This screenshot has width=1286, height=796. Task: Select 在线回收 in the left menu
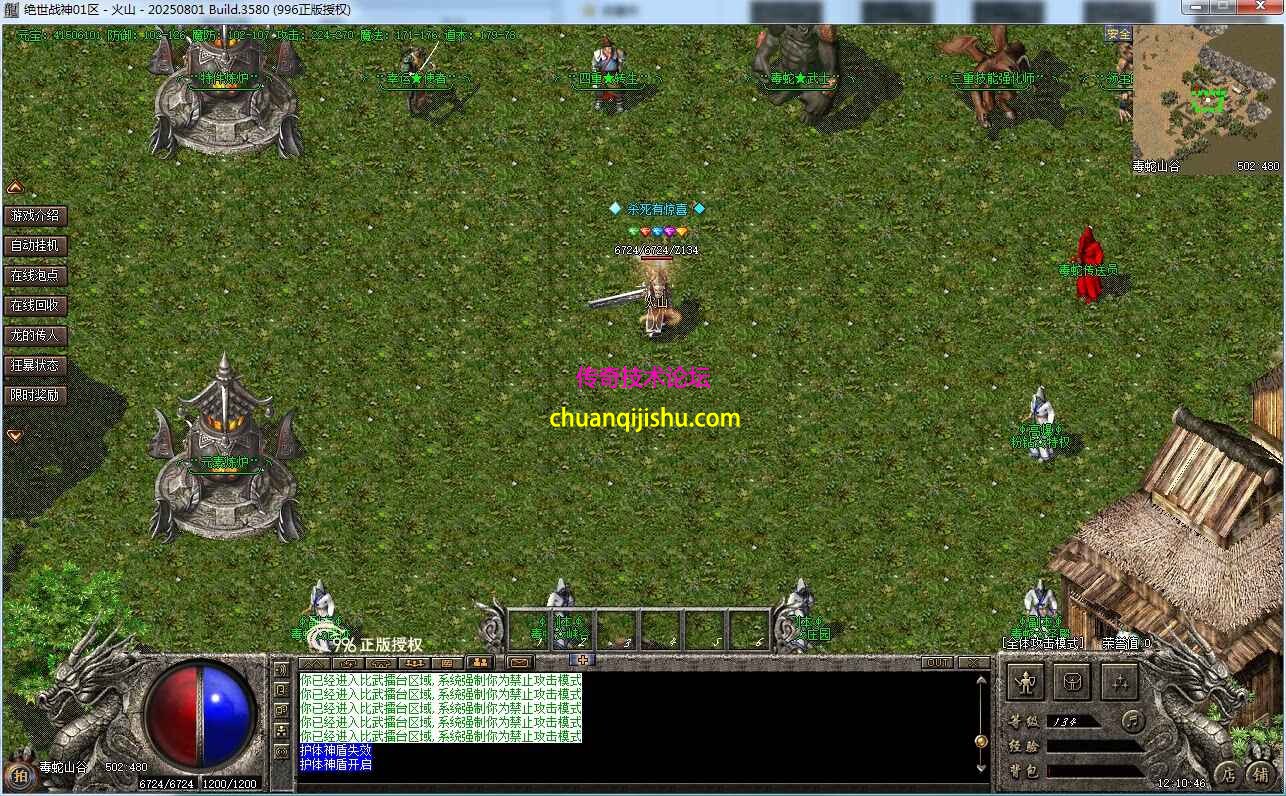pos(36,305)
